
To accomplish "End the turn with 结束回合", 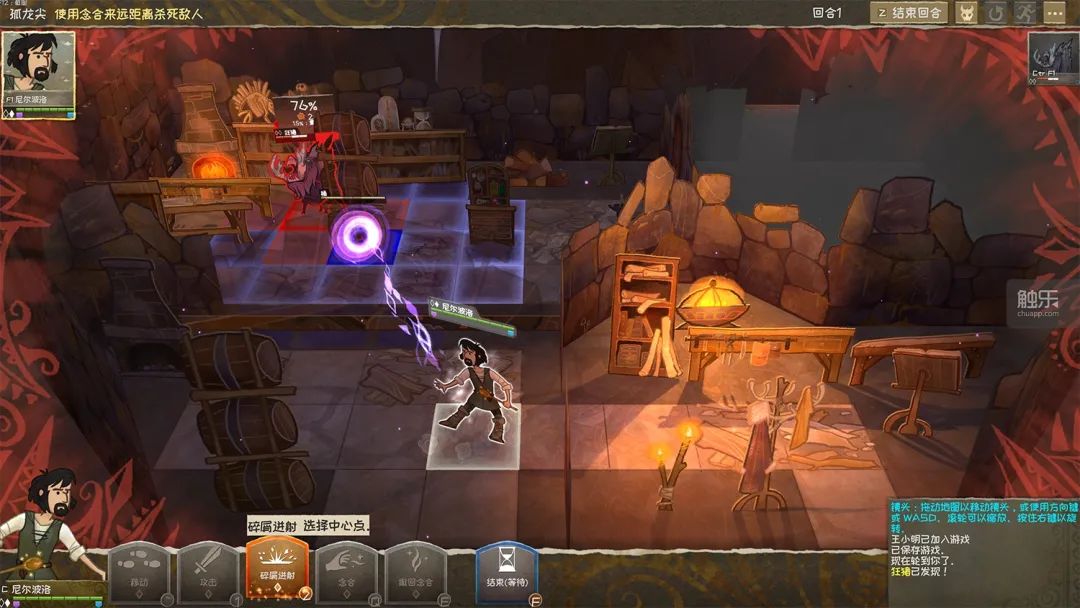I will click(909, 13).
